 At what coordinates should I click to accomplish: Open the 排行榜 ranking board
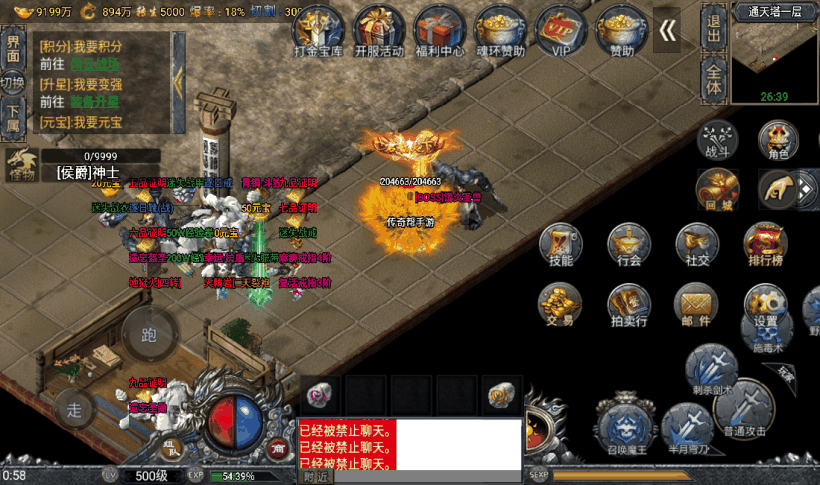765,245
